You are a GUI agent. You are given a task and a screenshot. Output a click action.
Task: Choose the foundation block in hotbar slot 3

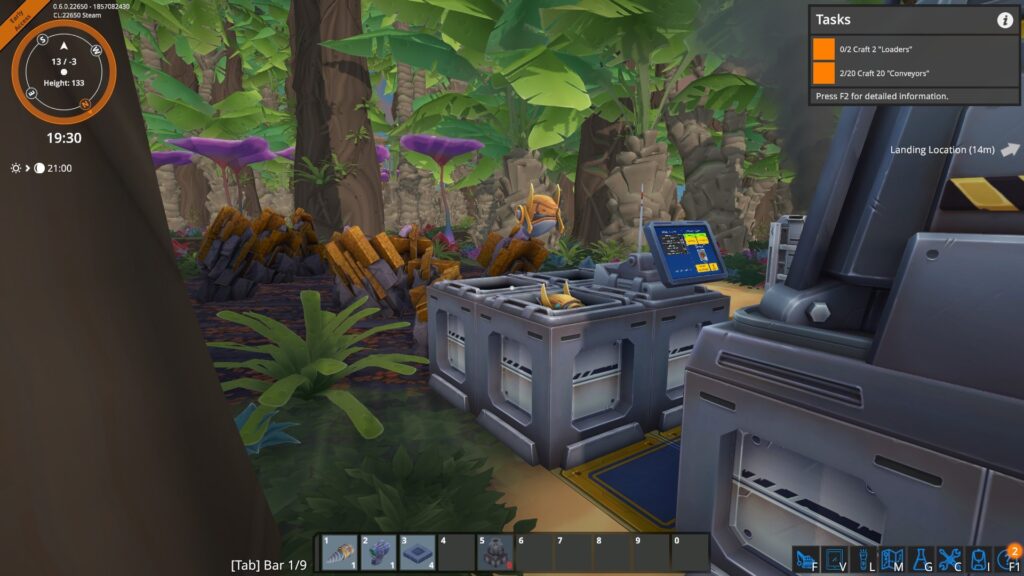click(417, 553)
